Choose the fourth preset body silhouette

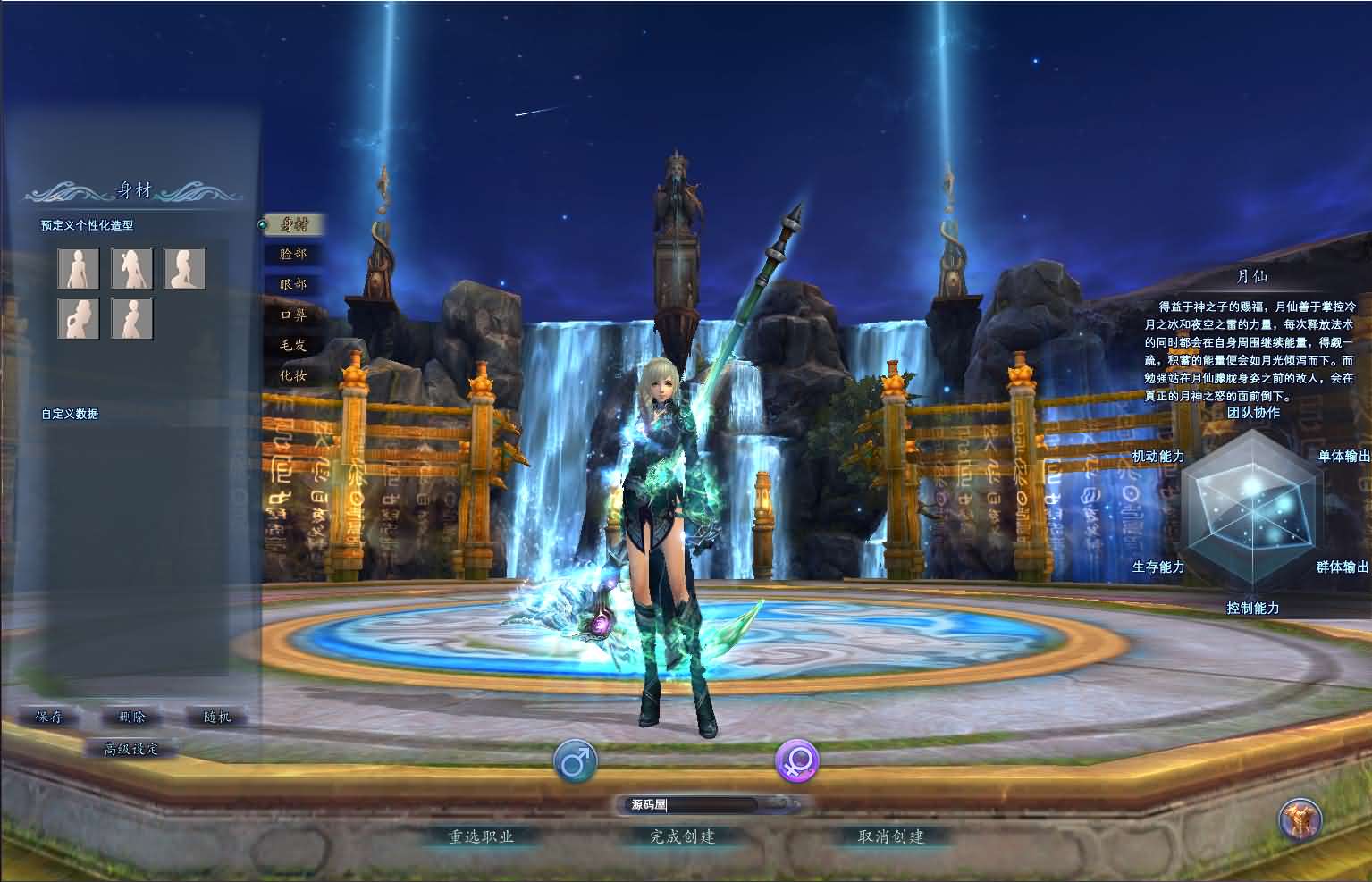[x=78, y=318]
